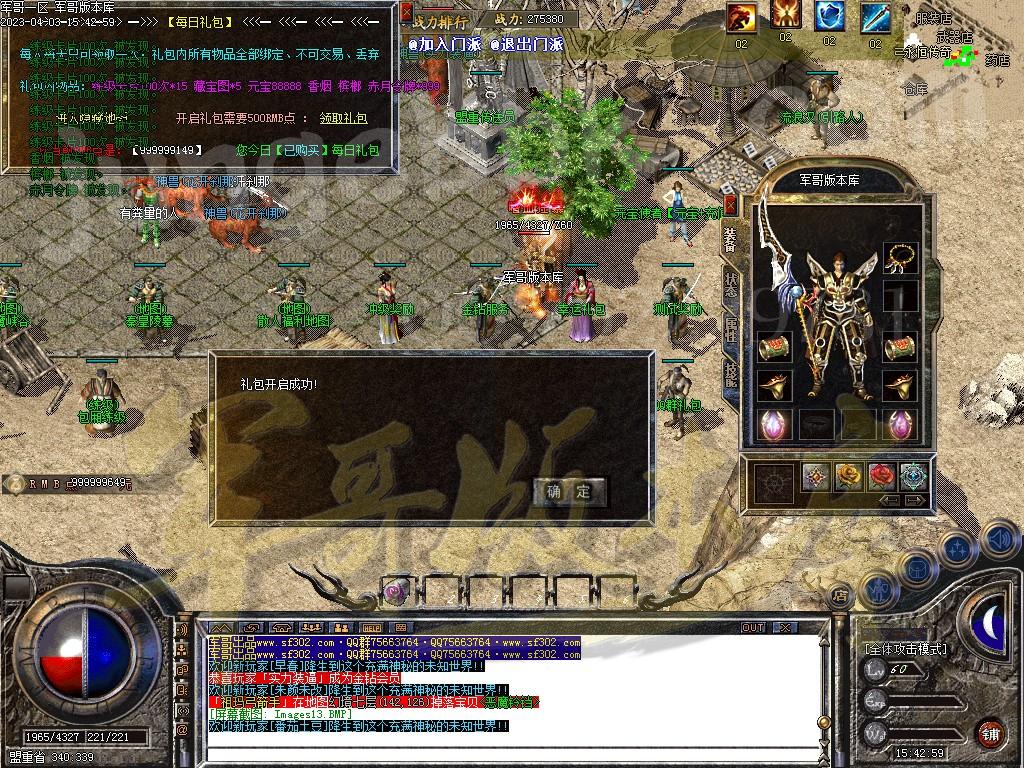Screen dimensions: 1024x768
Task: Go to next page with the right arrow
Action: click(x=915, y=500)
